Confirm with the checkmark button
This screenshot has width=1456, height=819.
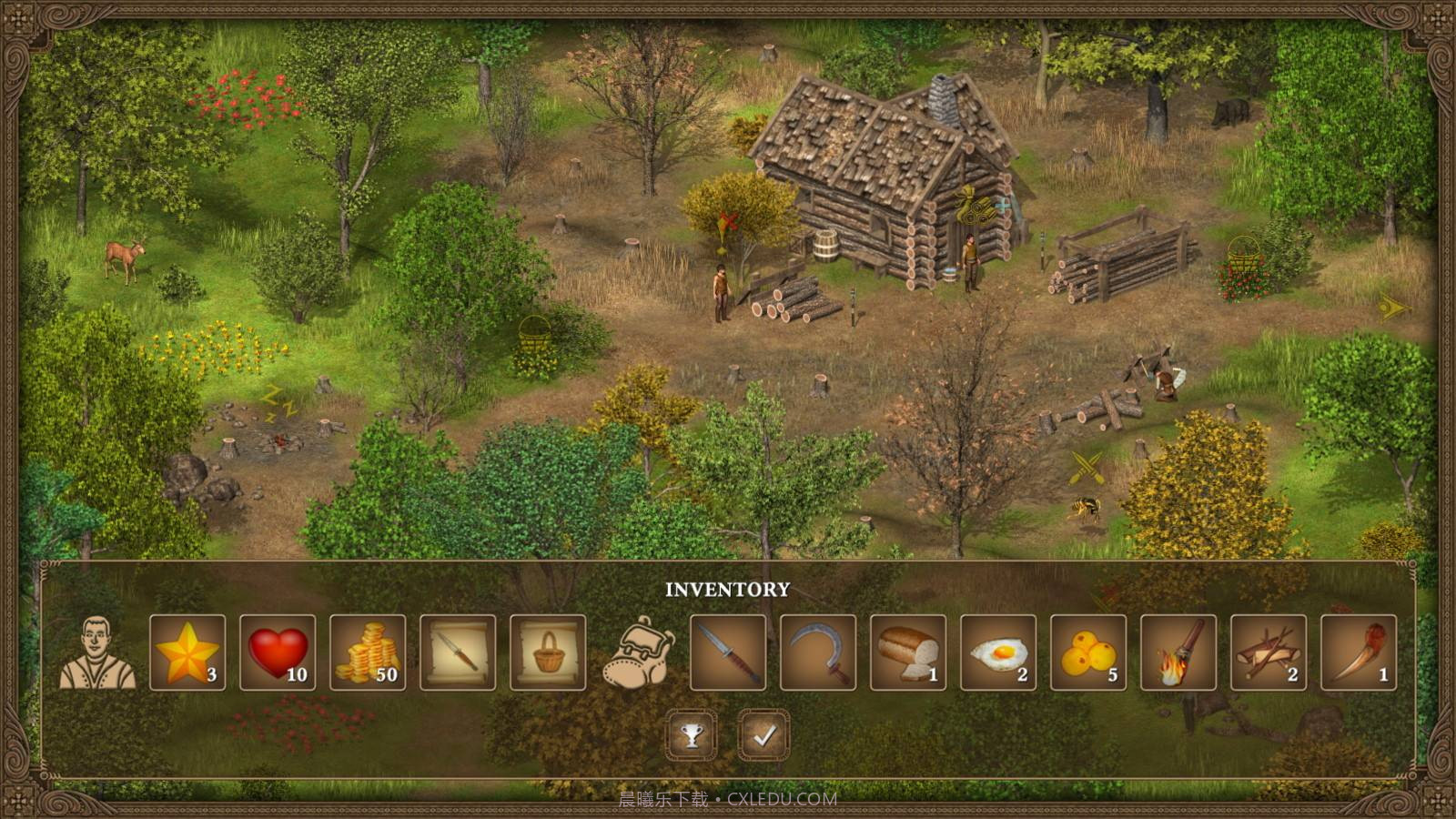(x=763, y=735)
